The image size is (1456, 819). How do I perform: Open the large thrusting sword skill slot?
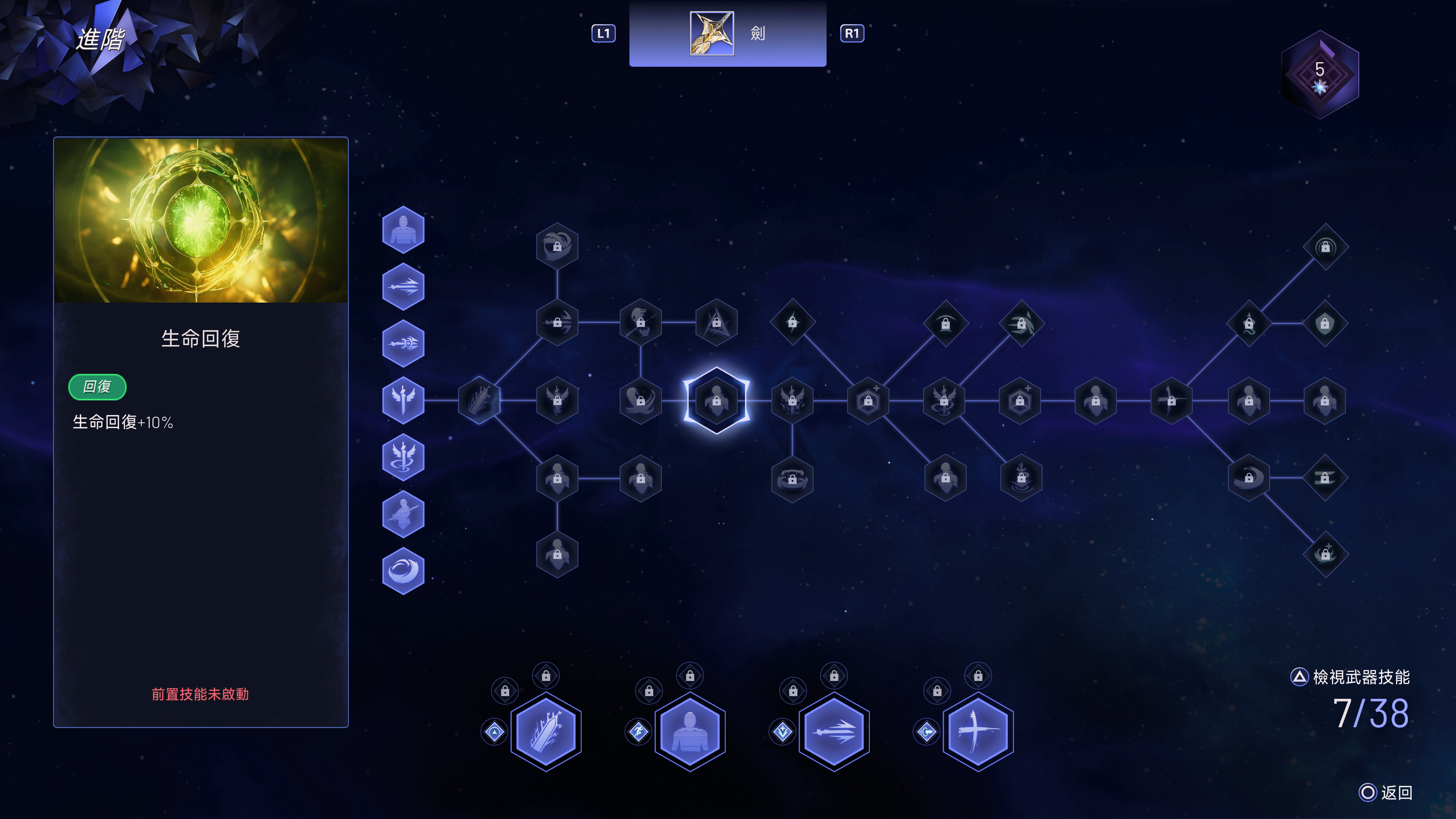[834, 731]
